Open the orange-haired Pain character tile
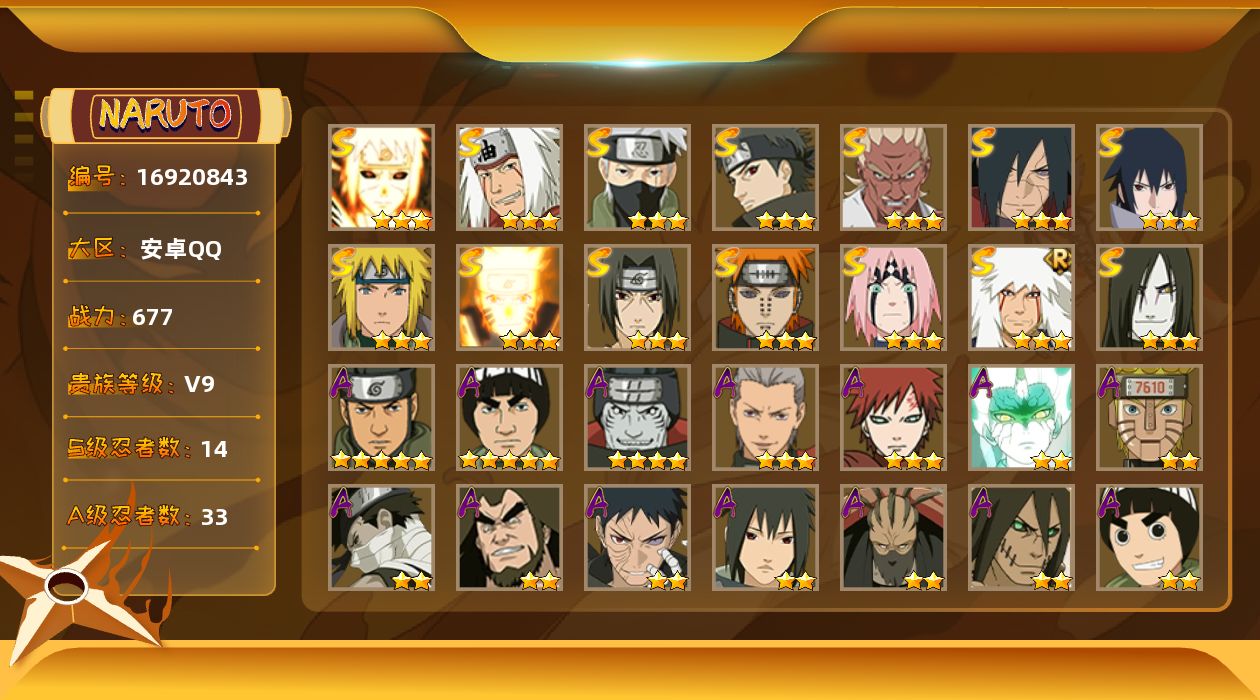The width and height of the screenshot is (1260, 700). (766, 298)
